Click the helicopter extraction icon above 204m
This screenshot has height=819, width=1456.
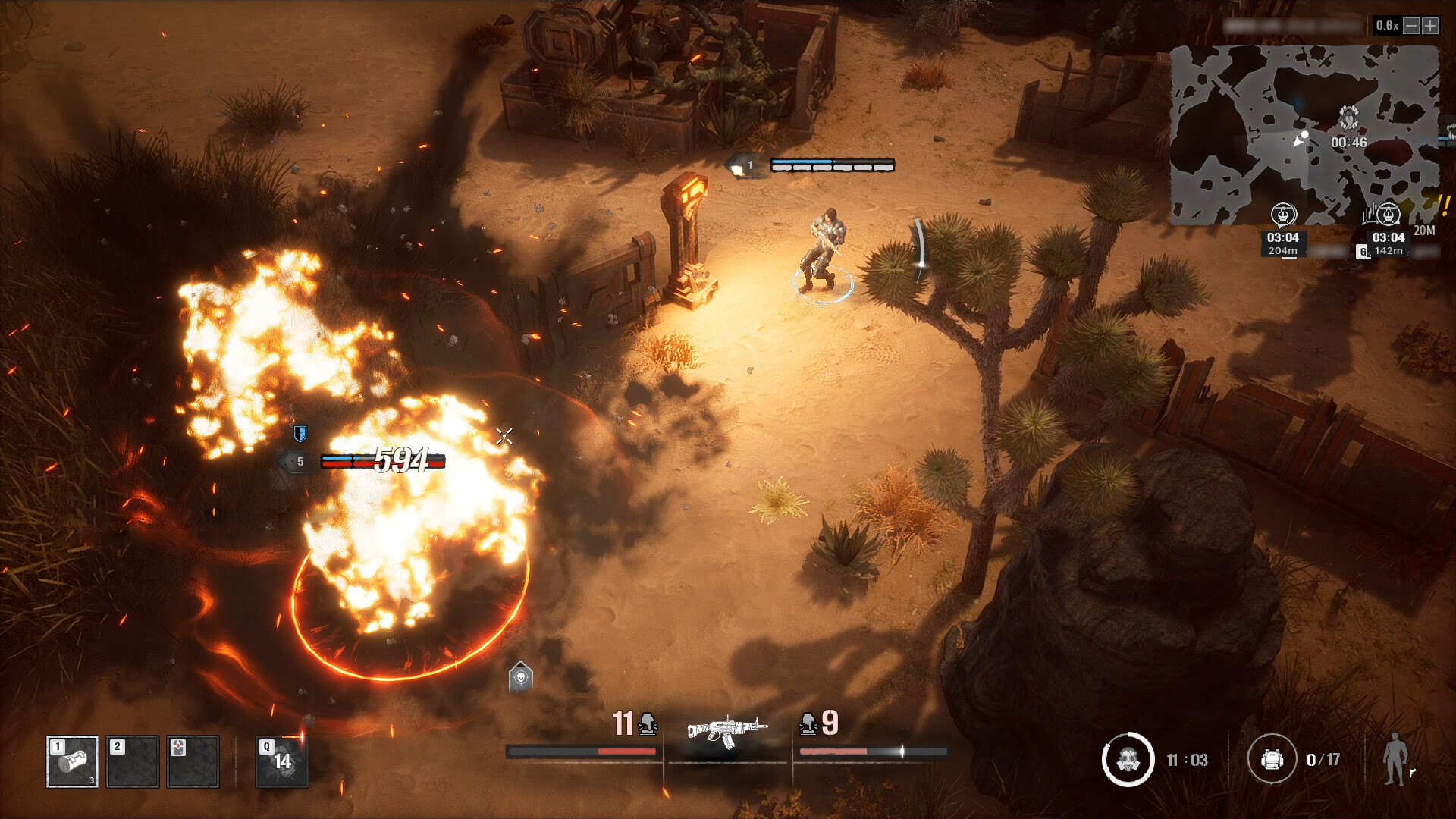pos(1283,215)
